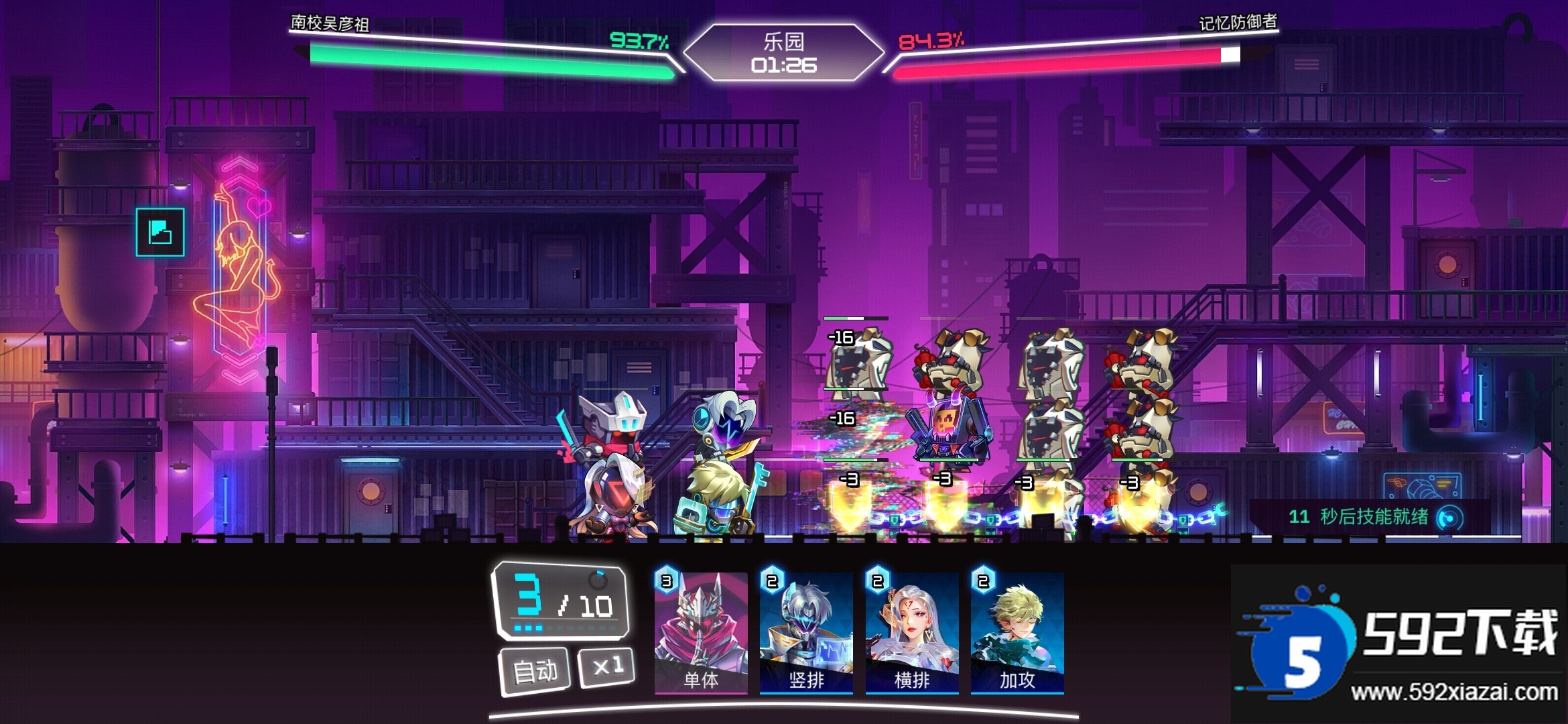Image resolution: width=1568 pixels, height=724 pixels.
Task: Choose the 横排 row attack card
Action: 912,632
